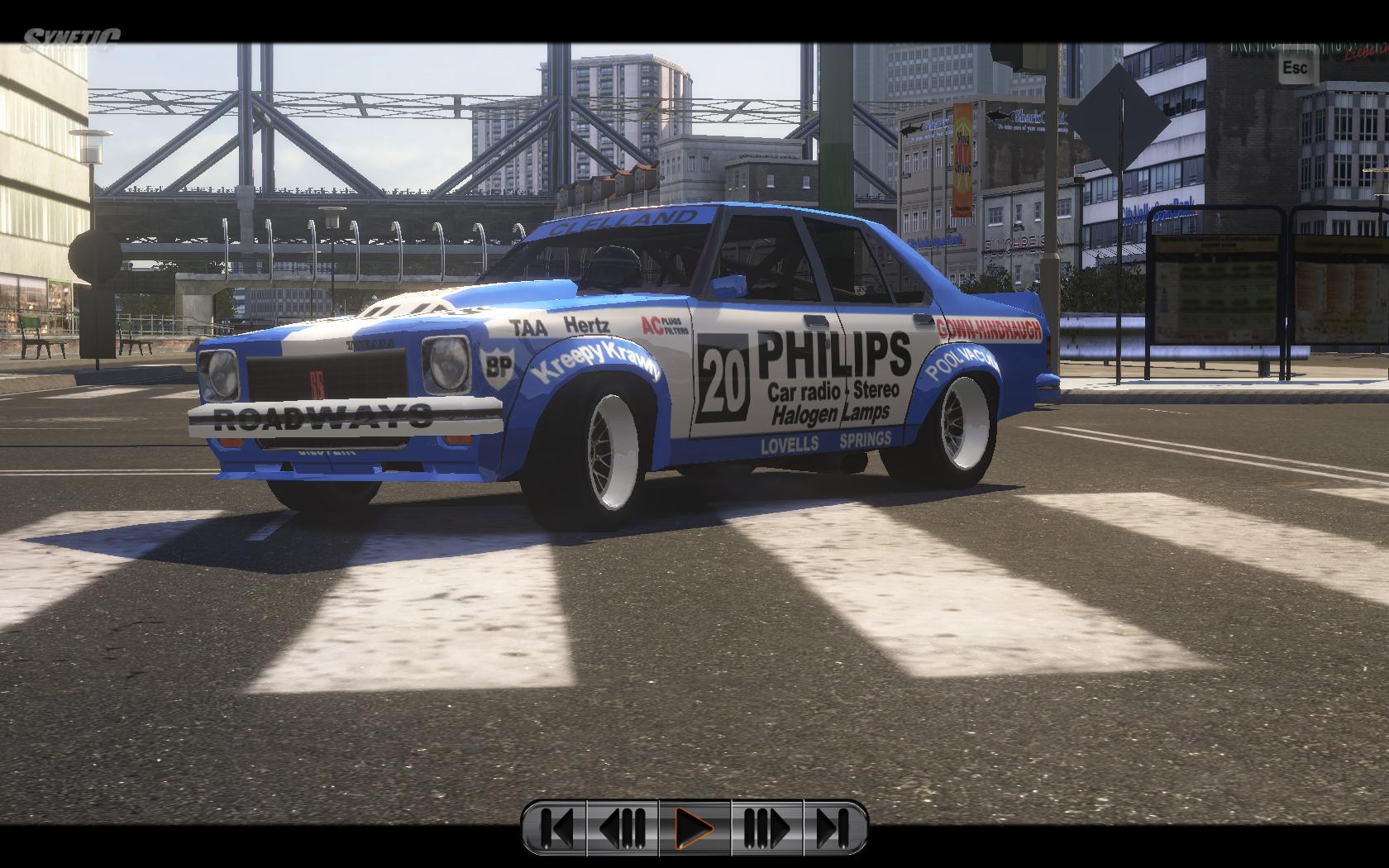Step the replay one frame backward
1389x868 pixels.
(x=623, y=826)
